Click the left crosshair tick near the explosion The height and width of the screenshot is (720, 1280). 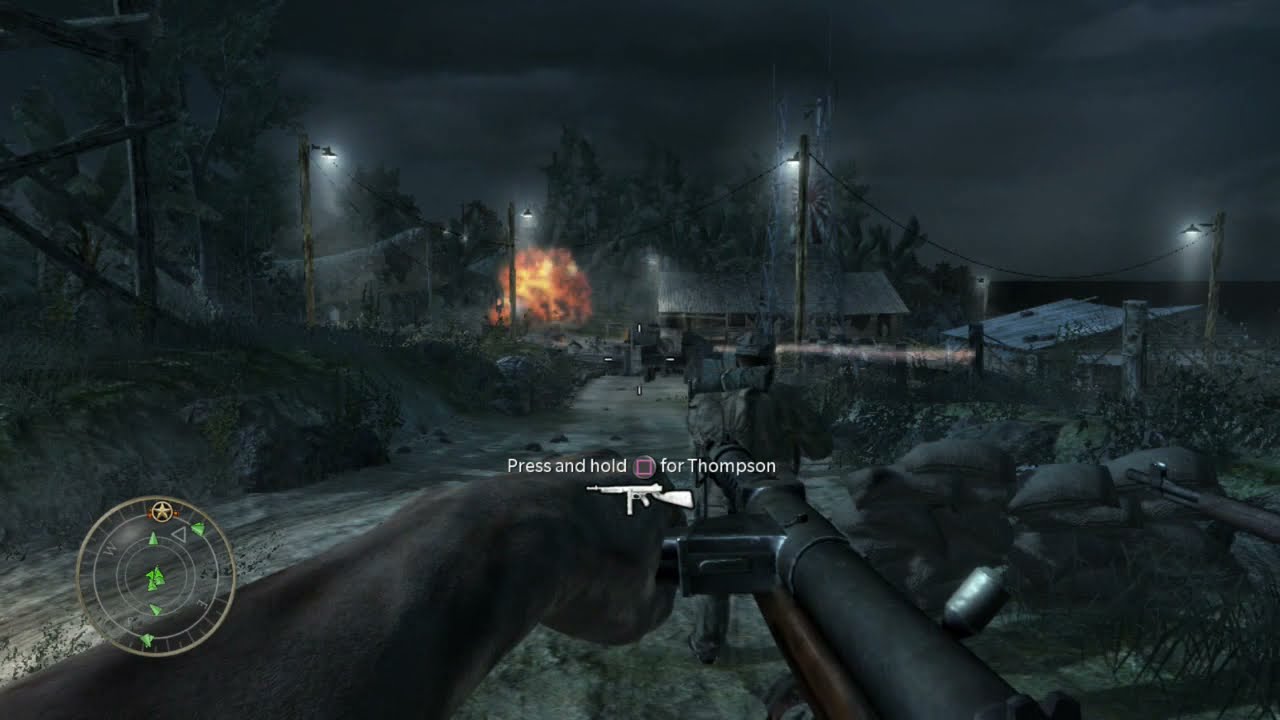(607, 357)
